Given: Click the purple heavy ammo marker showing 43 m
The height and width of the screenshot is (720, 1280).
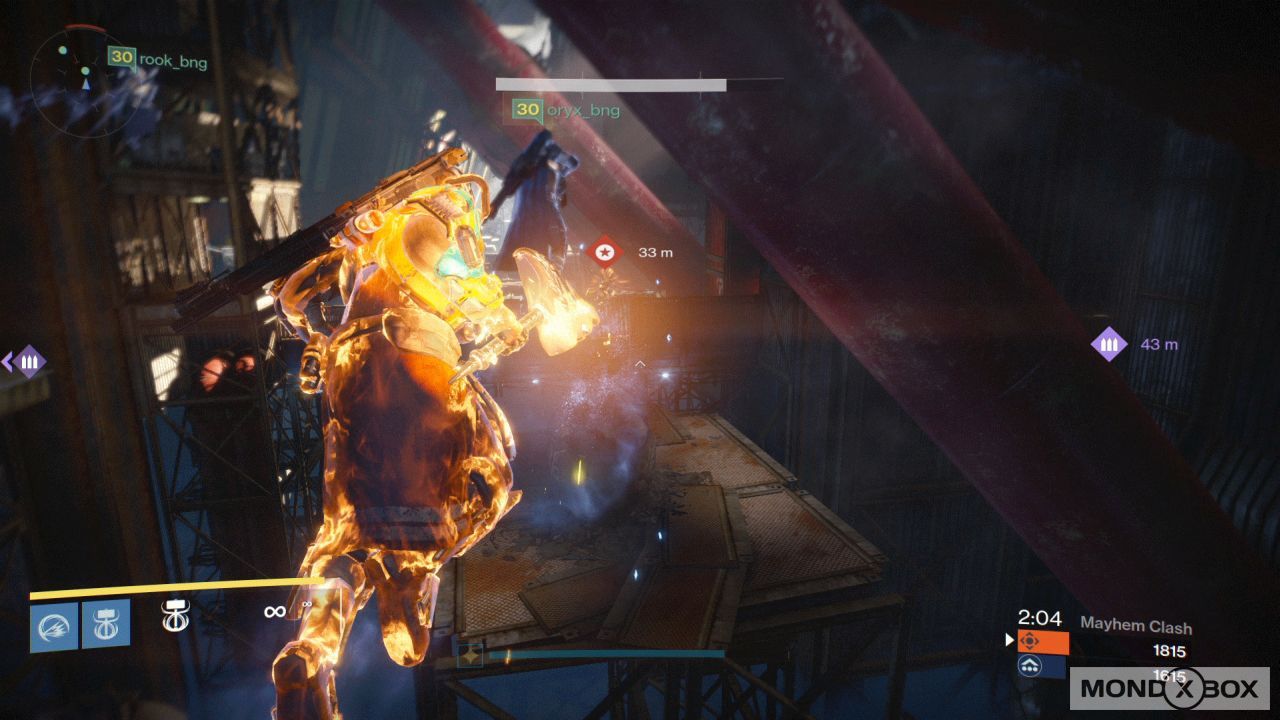Looking at the screenshot, I should pyautogui.click(x=1108, y=344).
